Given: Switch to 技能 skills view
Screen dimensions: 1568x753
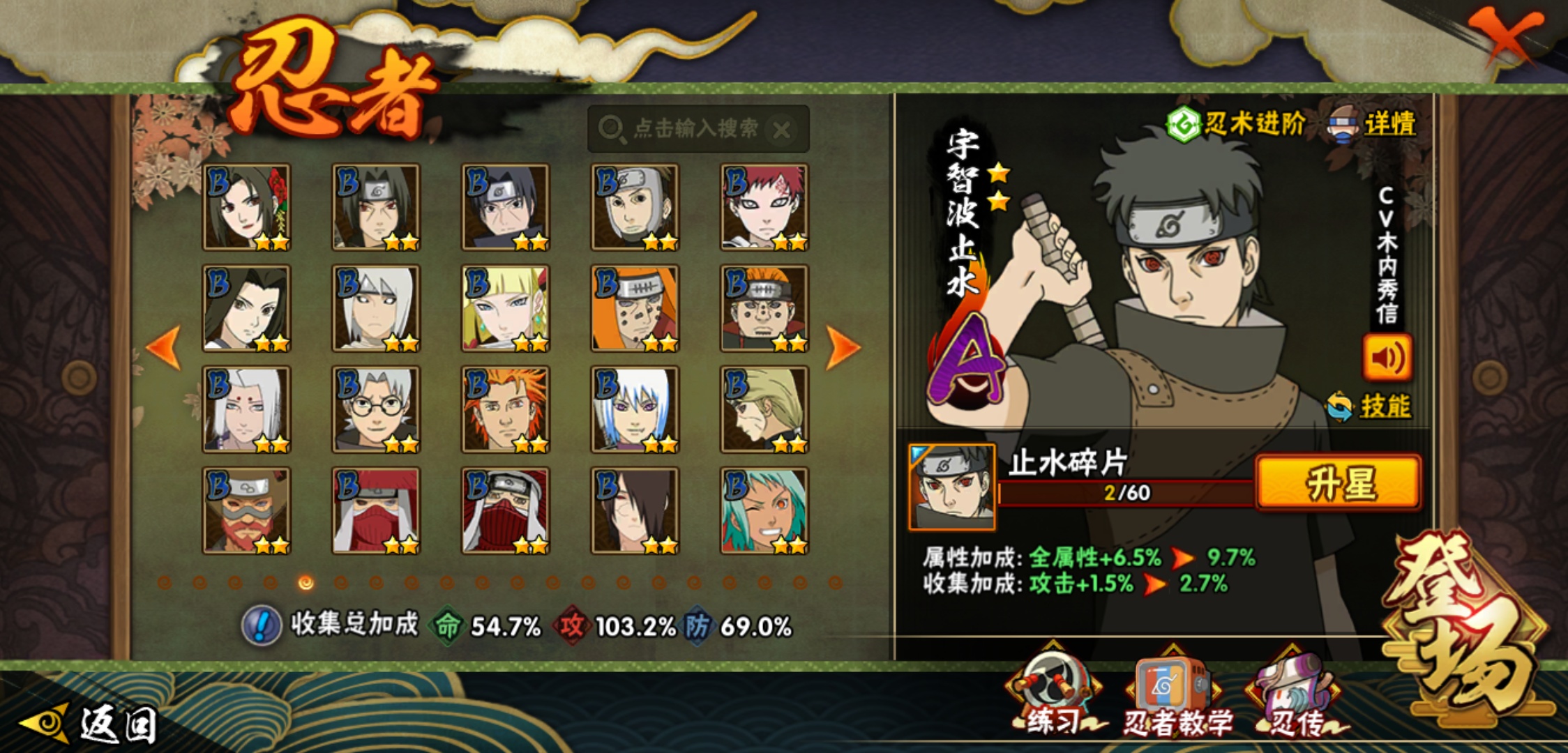Looking at the screenshot, I should pos(1370,406).
